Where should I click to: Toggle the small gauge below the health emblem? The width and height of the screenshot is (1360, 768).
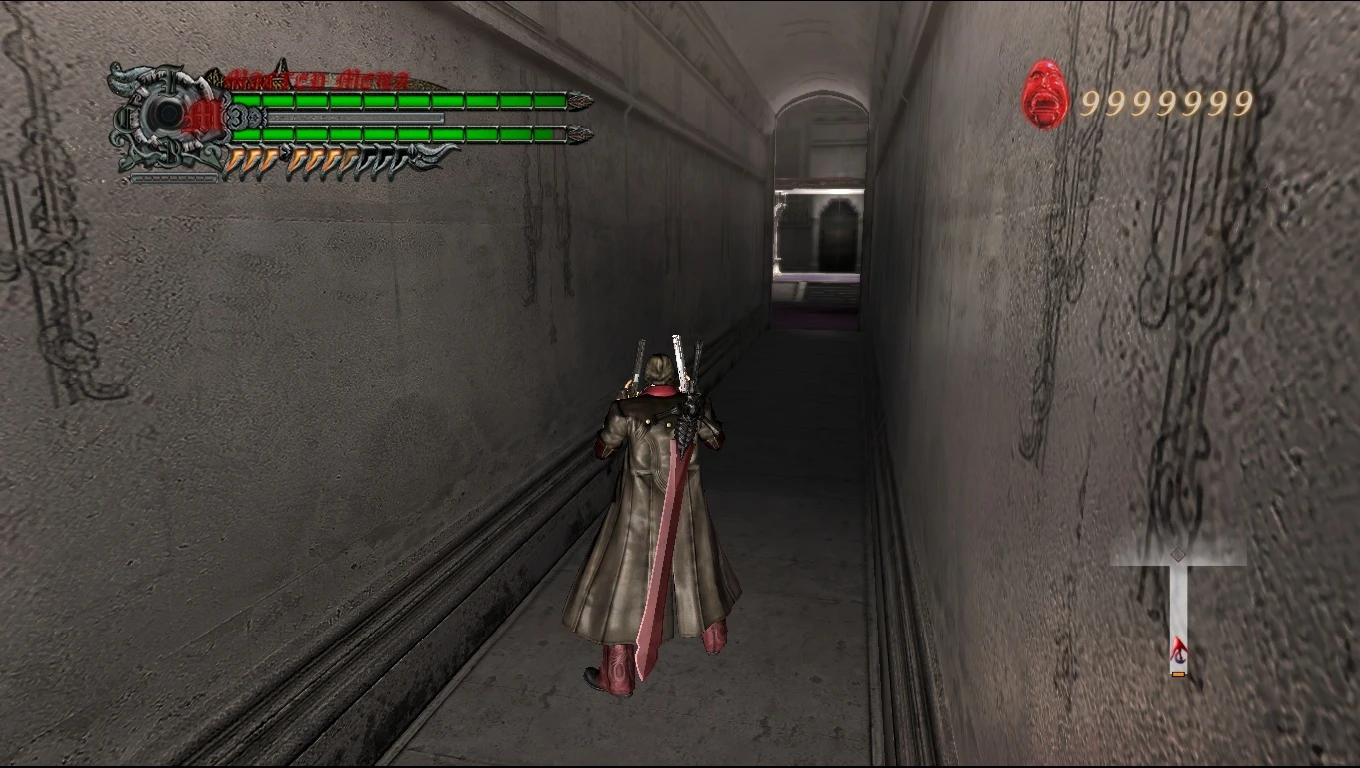[174, 178]
